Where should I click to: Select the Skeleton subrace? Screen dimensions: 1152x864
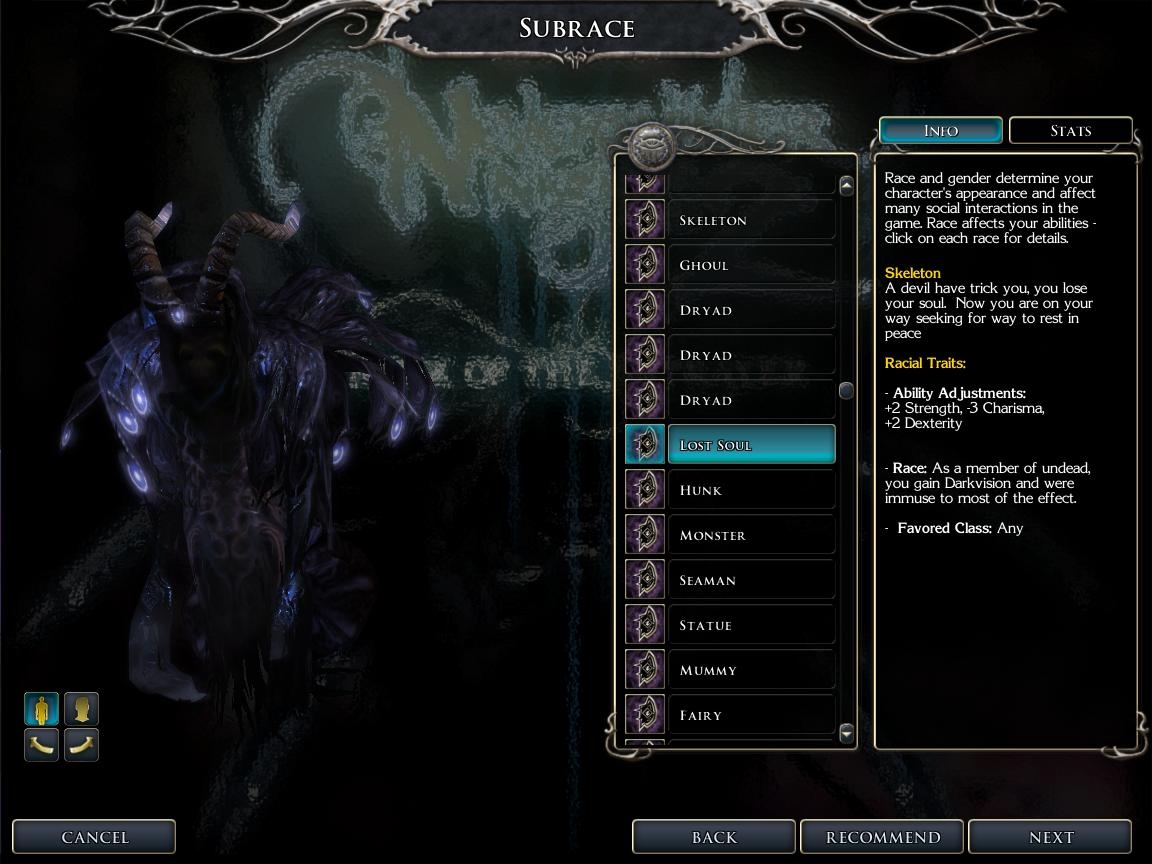(750, 220)
